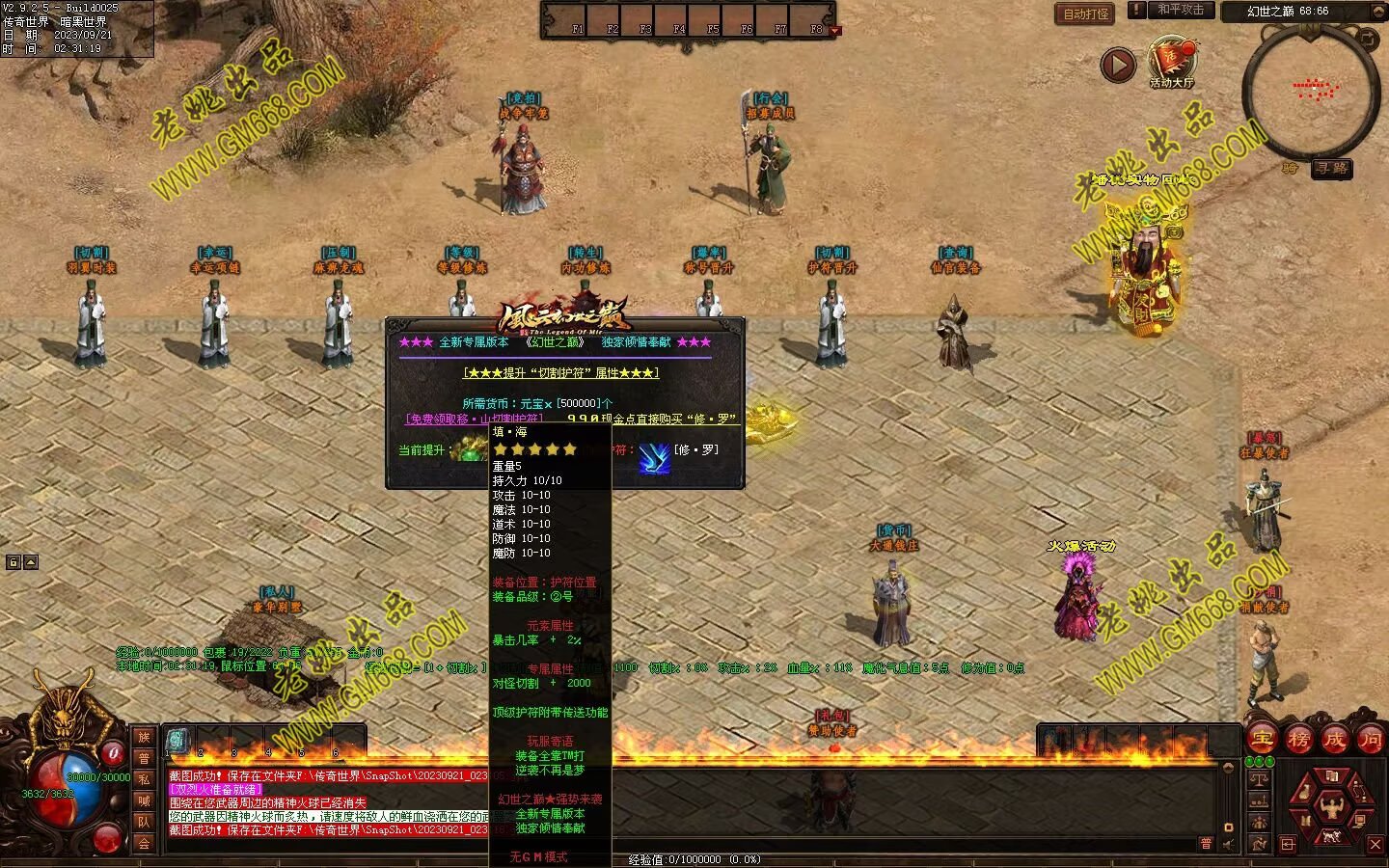Open the 问 help button
This screenshot has height=868, width=1389.
(x=1370, y=740)
